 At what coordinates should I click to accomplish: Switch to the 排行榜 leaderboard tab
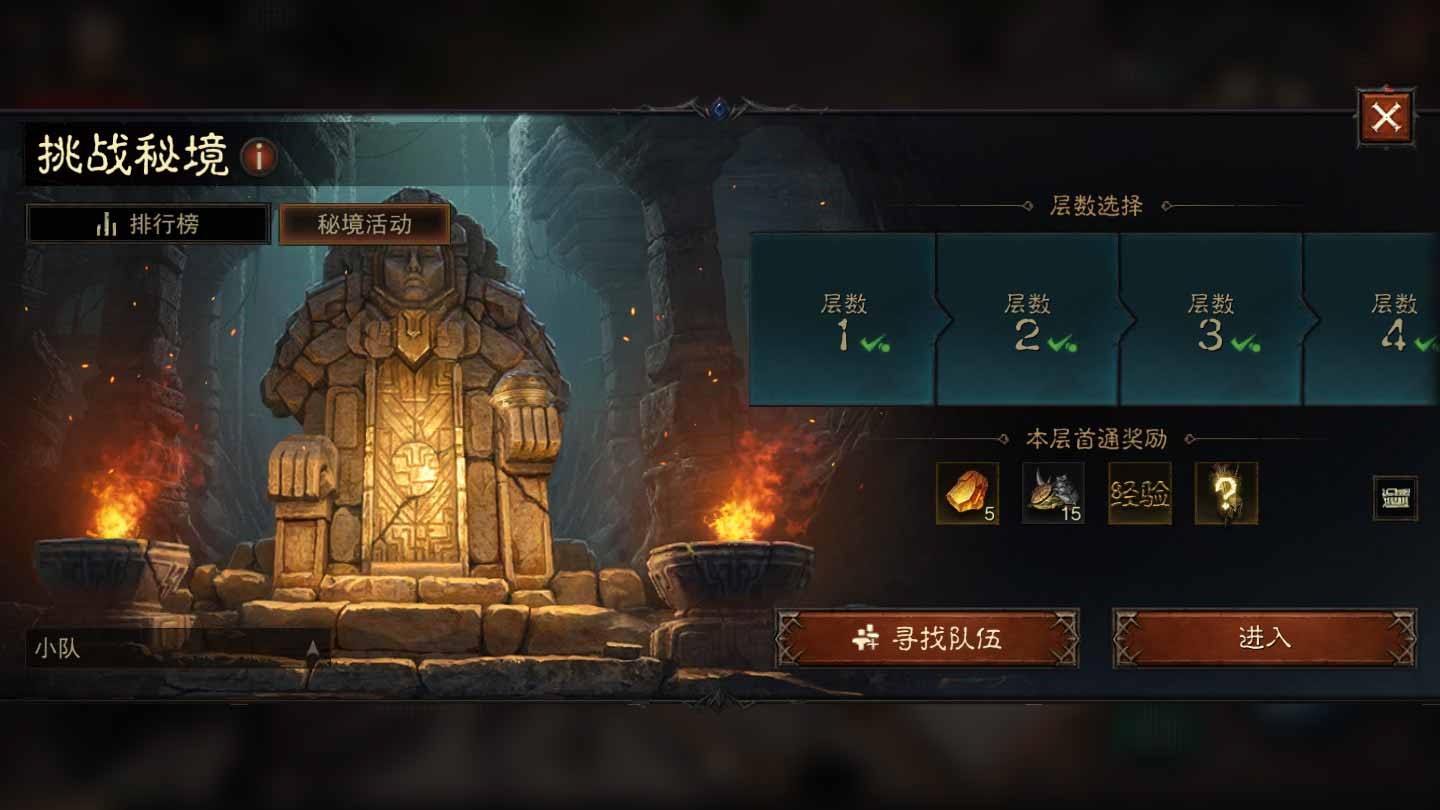pyautogui.click(x=146, y=223)
